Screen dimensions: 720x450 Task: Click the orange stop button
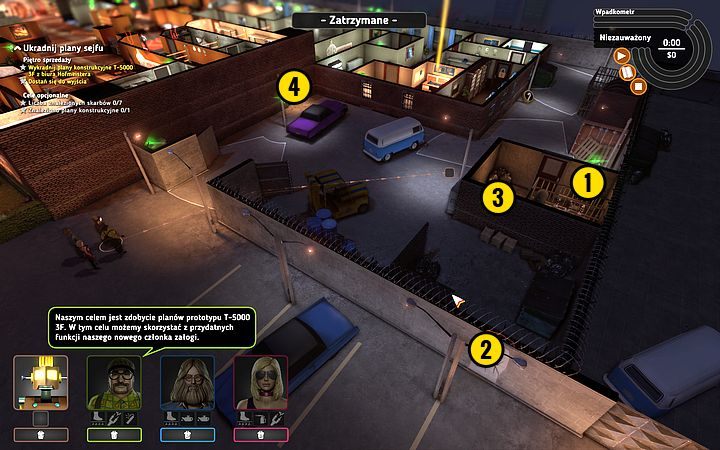(x=640, y=86)
